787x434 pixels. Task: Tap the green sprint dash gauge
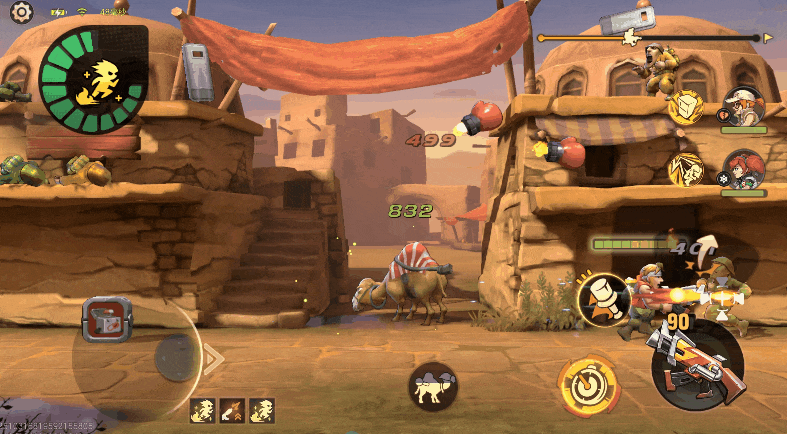coord(91,78)
